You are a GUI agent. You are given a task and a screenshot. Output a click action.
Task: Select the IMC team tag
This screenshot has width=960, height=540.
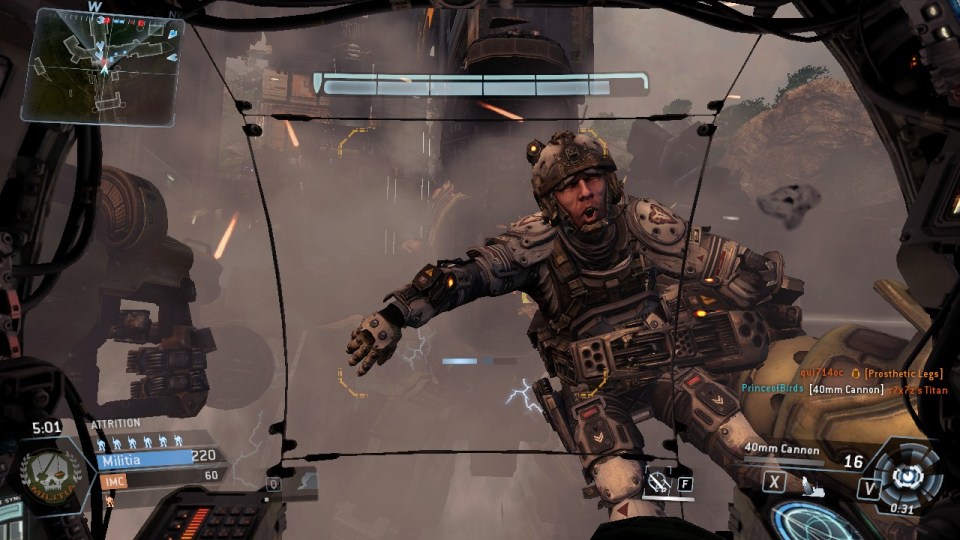coord(113,481)
